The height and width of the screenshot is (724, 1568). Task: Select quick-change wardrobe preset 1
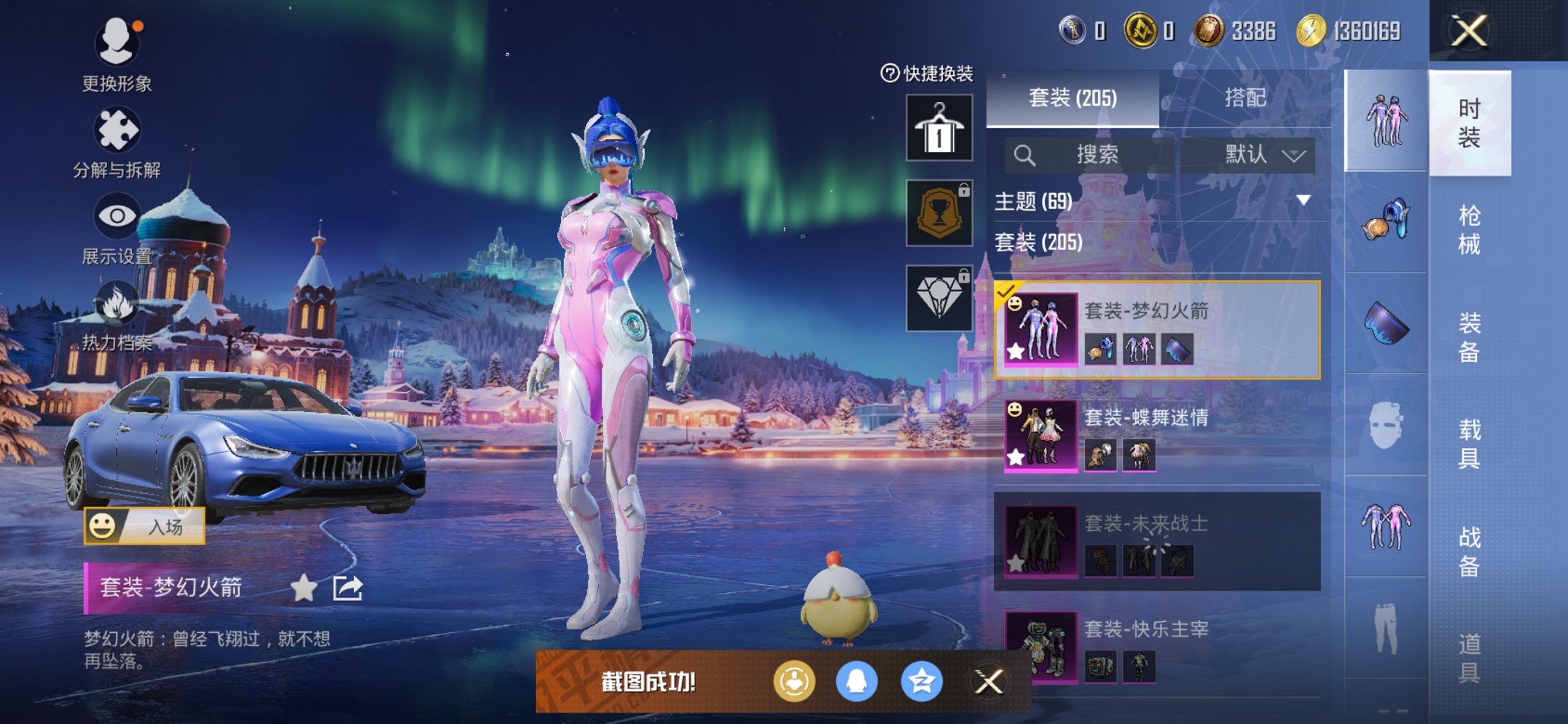[x=938, y=128]
